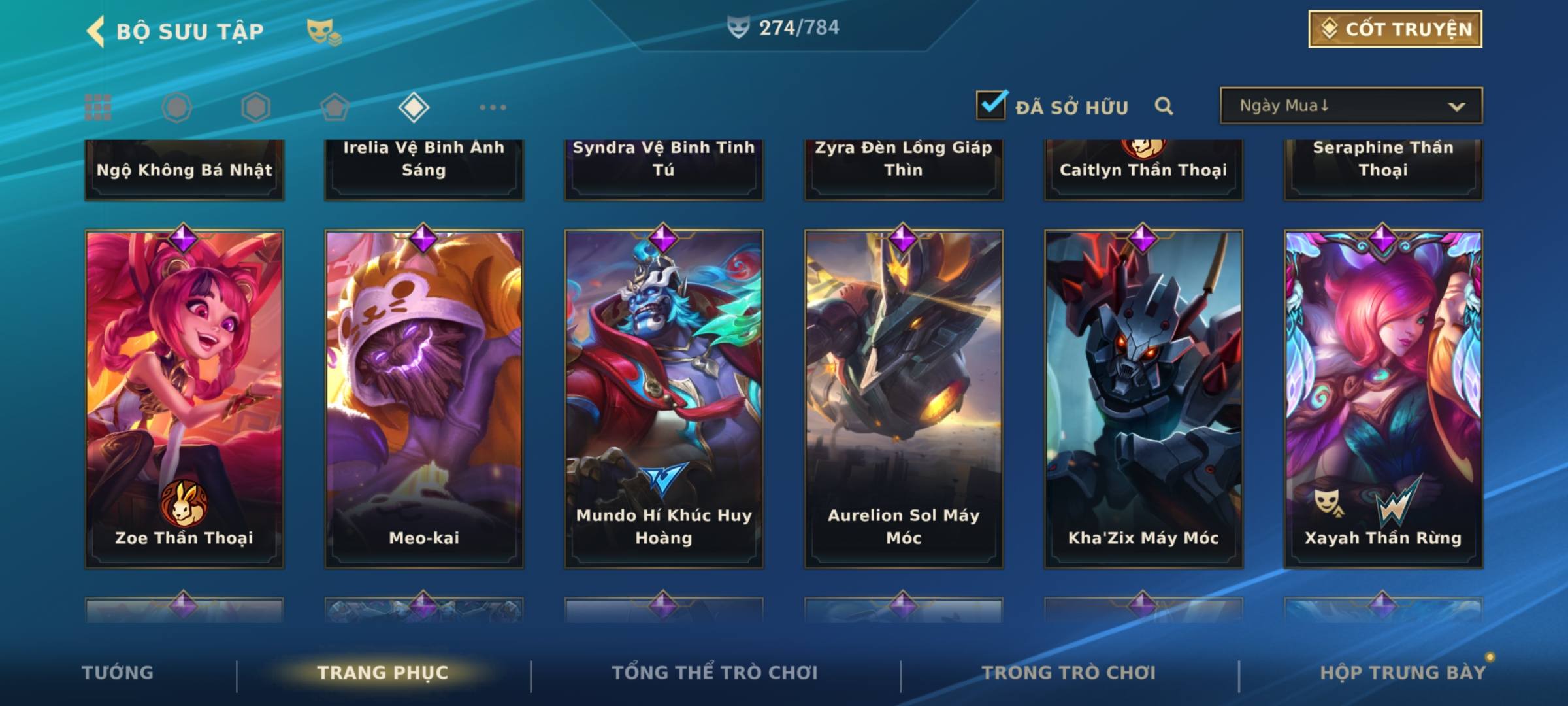Choose the selected diamond rarity filter

(x=414, y=107)
